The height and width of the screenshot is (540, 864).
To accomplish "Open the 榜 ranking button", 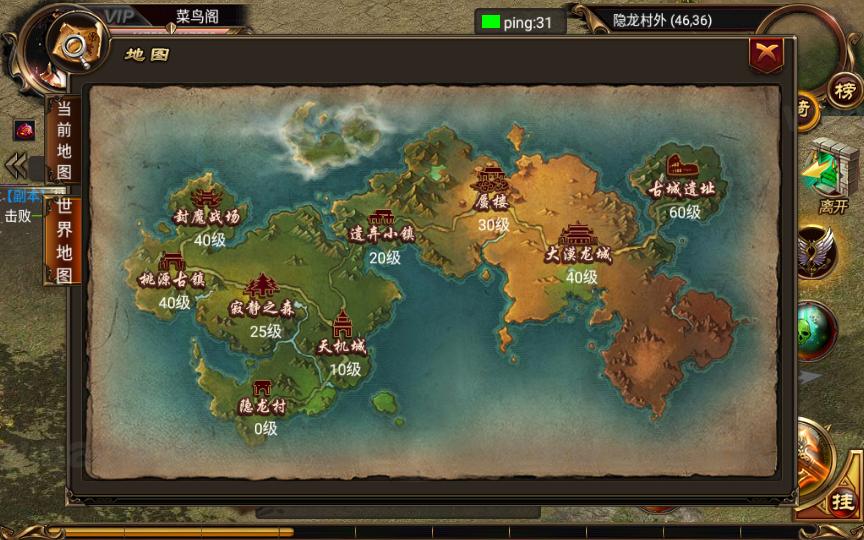I will point(844,92).
